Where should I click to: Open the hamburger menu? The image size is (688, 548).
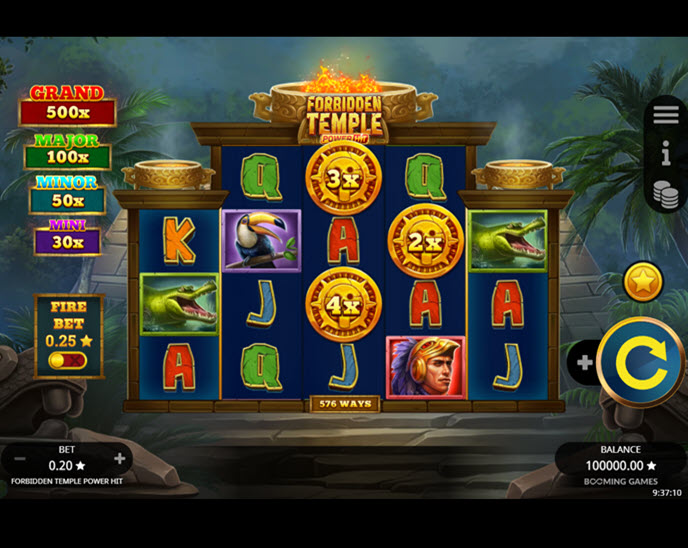tap(666, 115)
